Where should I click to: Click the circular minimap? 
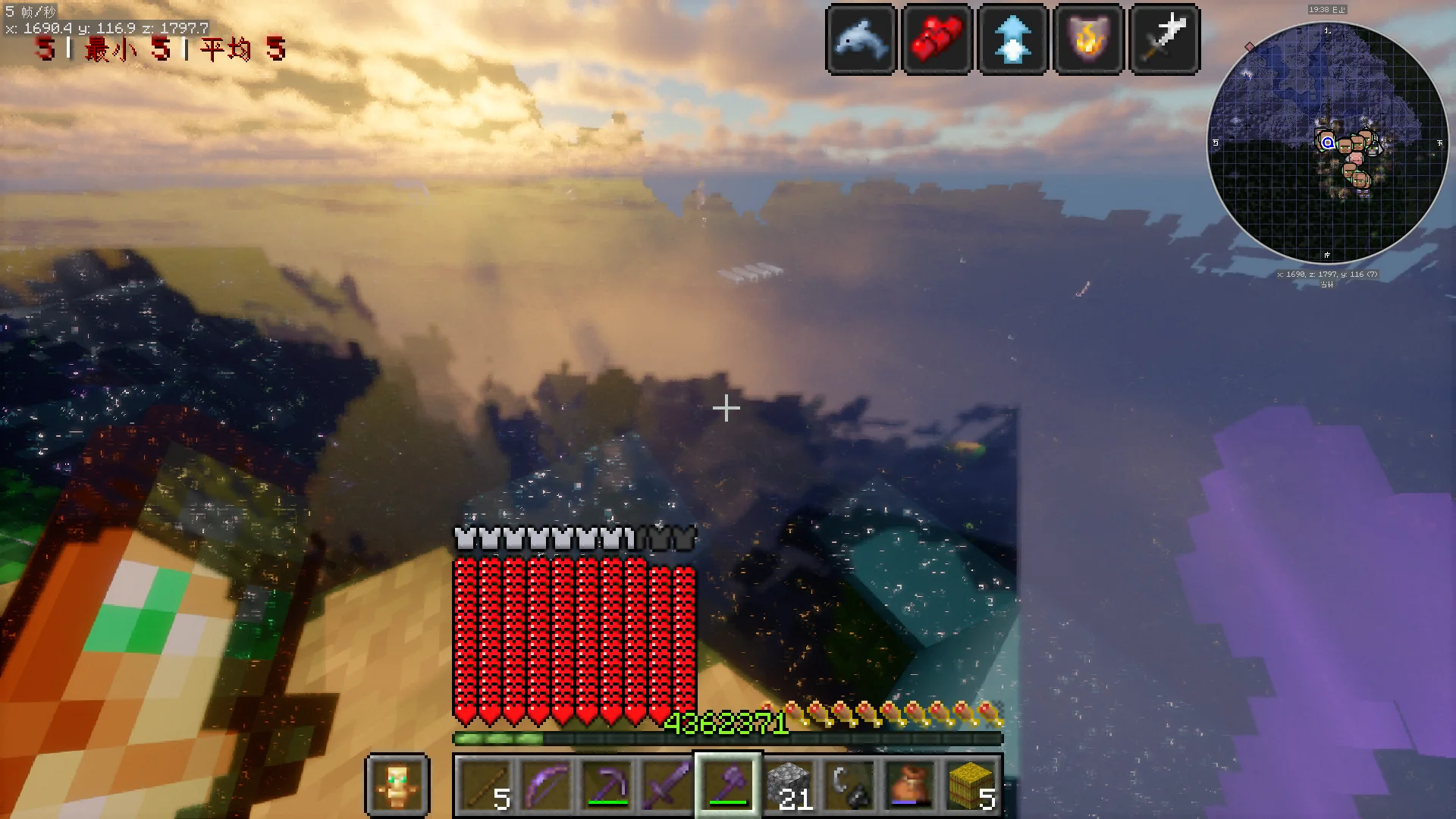coord(1327,144)
